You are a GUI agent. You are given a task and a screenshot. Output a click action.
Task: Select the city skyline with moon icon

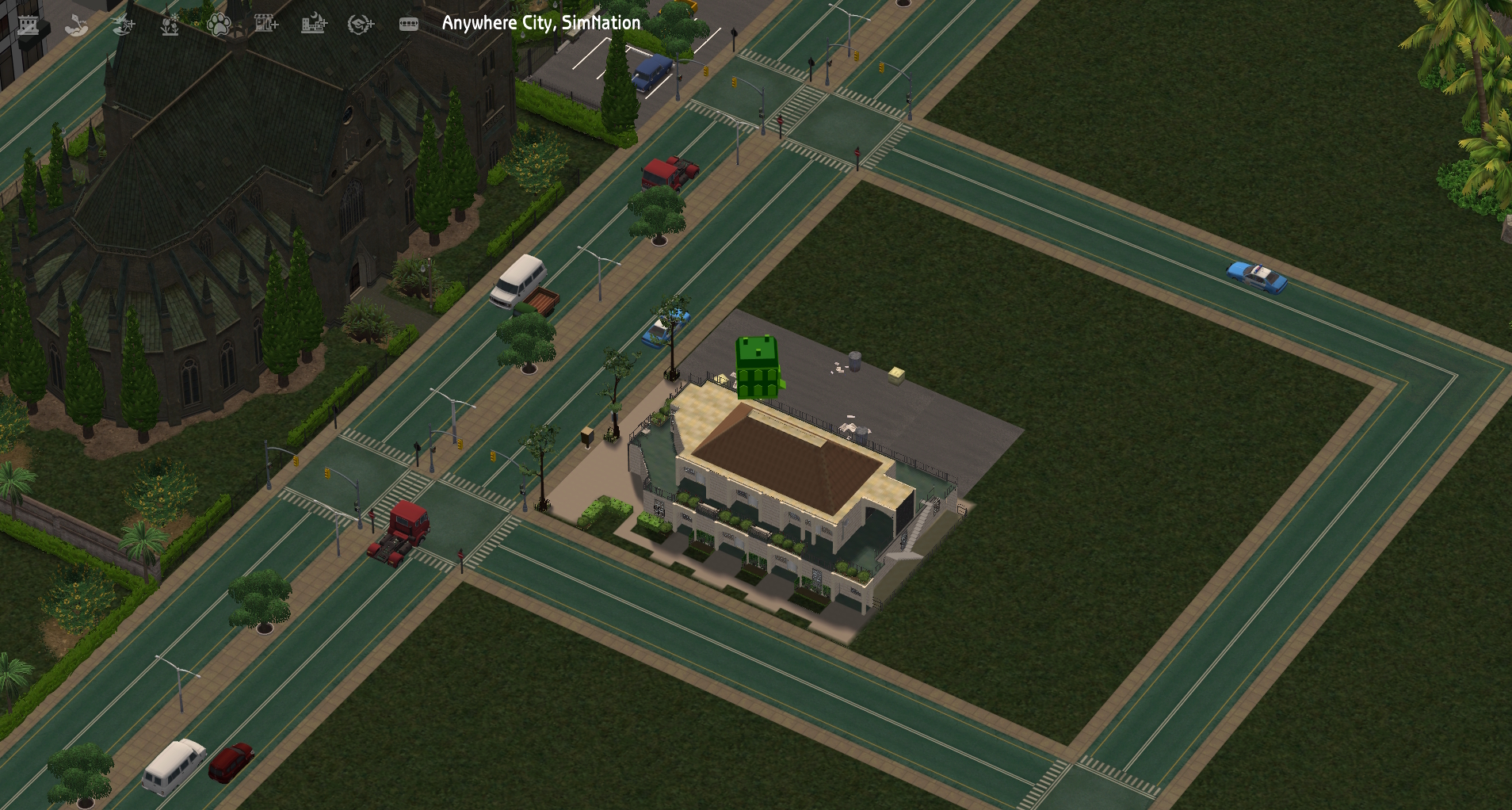[314, 25]
